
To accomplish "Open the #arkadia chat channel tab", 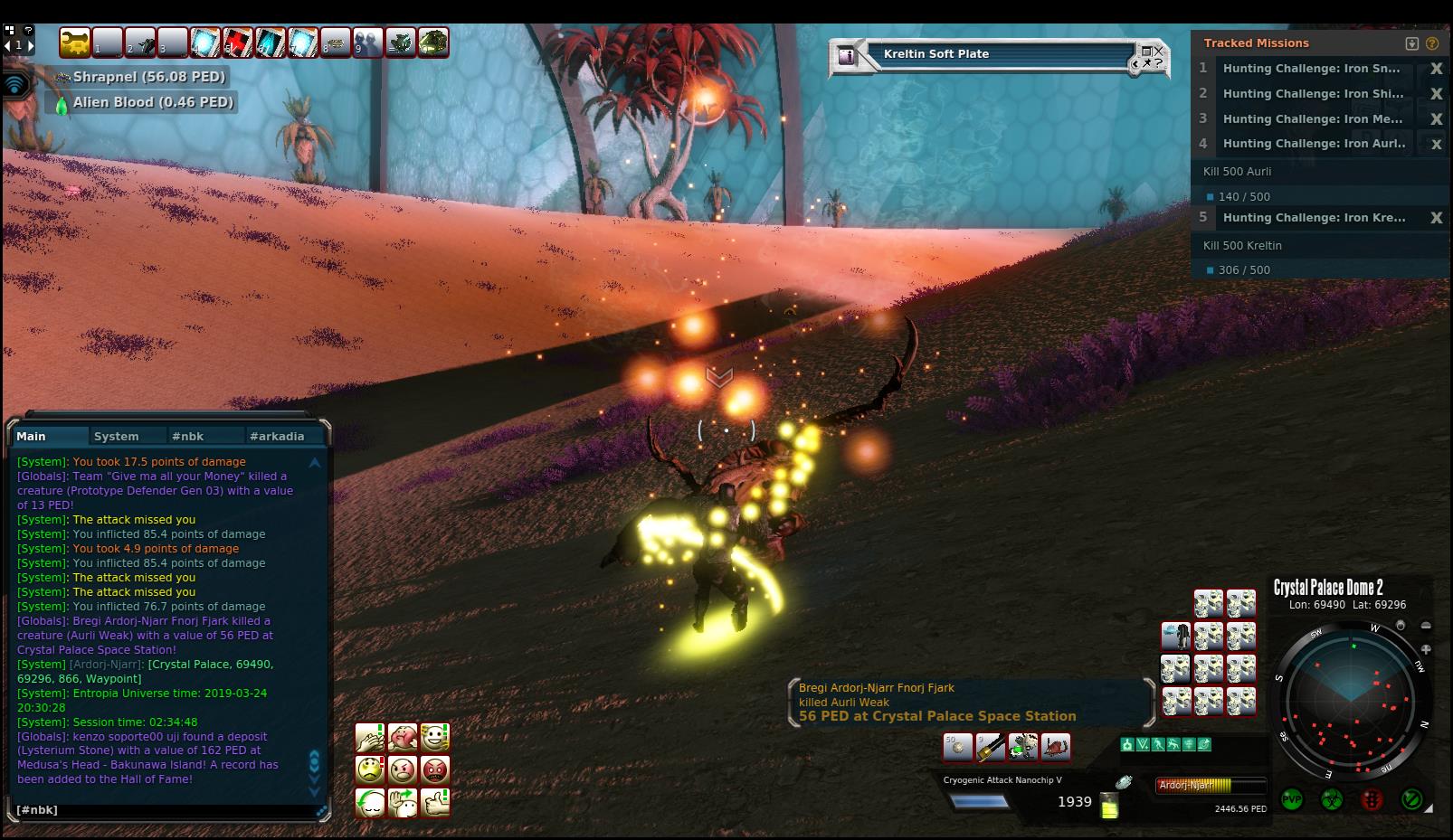I will pyautogui.click(x=277, y=436).
